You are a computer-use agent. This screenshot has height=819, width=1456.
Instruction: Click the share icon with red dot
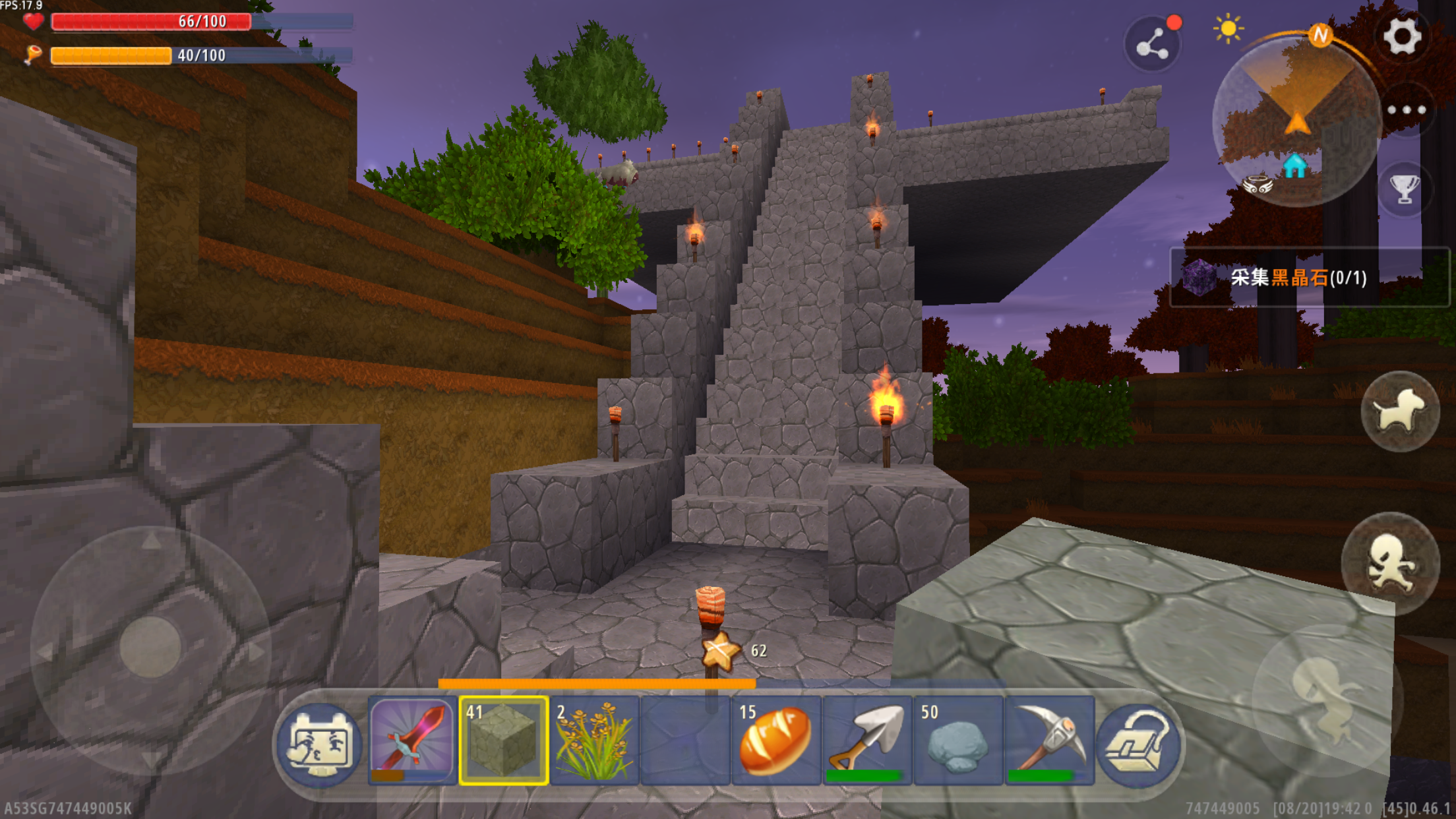(1153, 45)
